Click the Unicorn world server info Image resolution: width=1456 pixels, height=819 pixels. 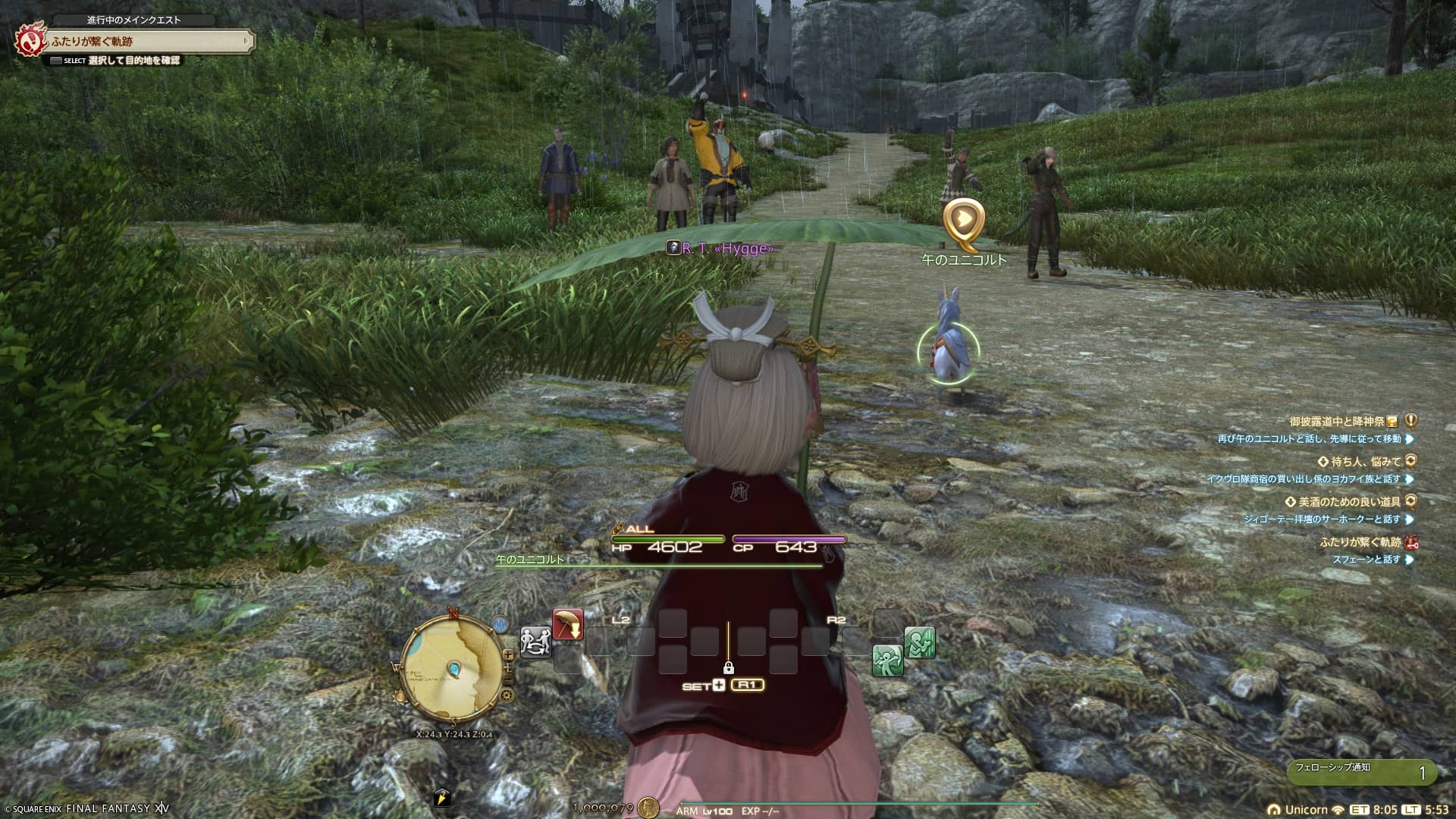click(x=1306, y=809)
